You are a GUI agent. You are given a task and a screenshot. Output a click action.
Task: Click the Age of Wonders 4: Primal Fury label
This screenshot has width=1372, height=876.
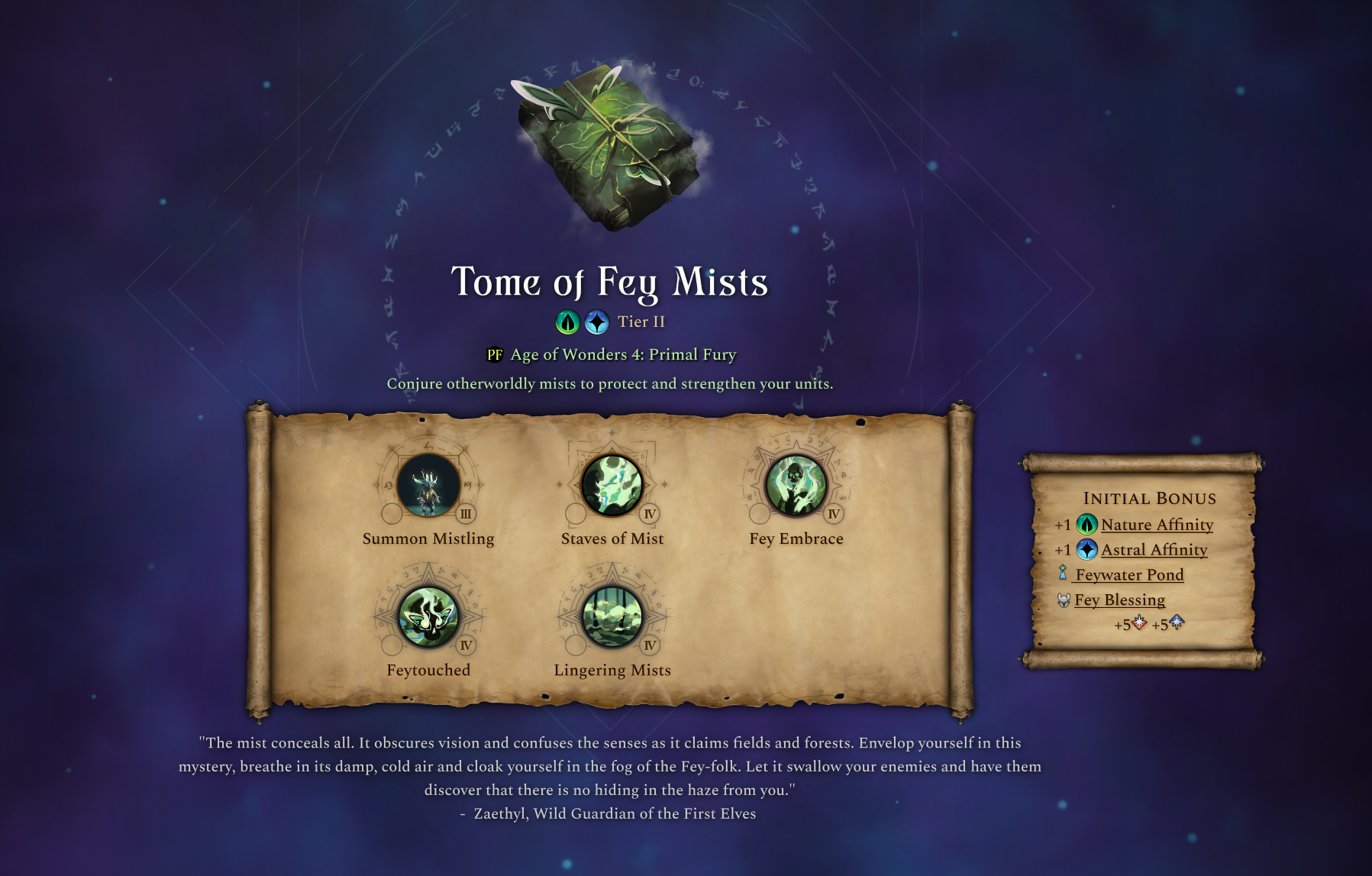(623, 354)
